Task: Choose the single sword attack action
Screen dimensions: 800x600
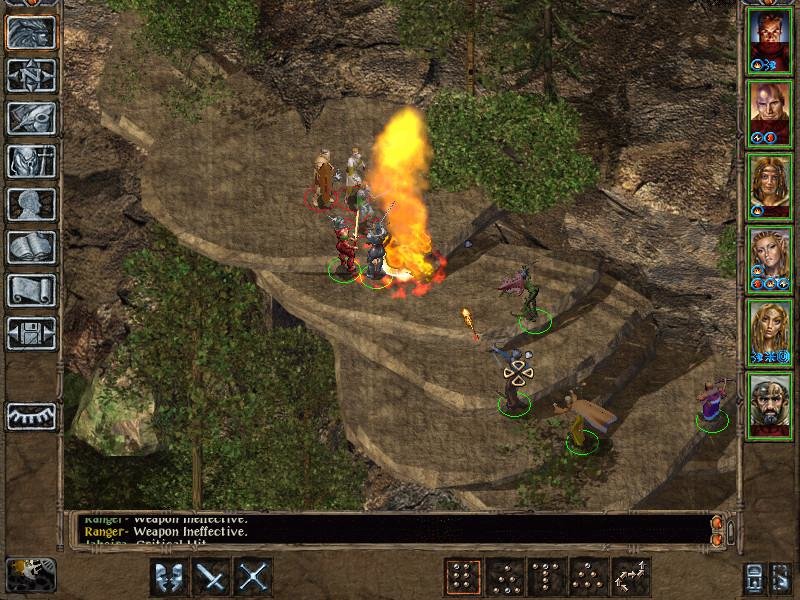Action: point(211,577)
